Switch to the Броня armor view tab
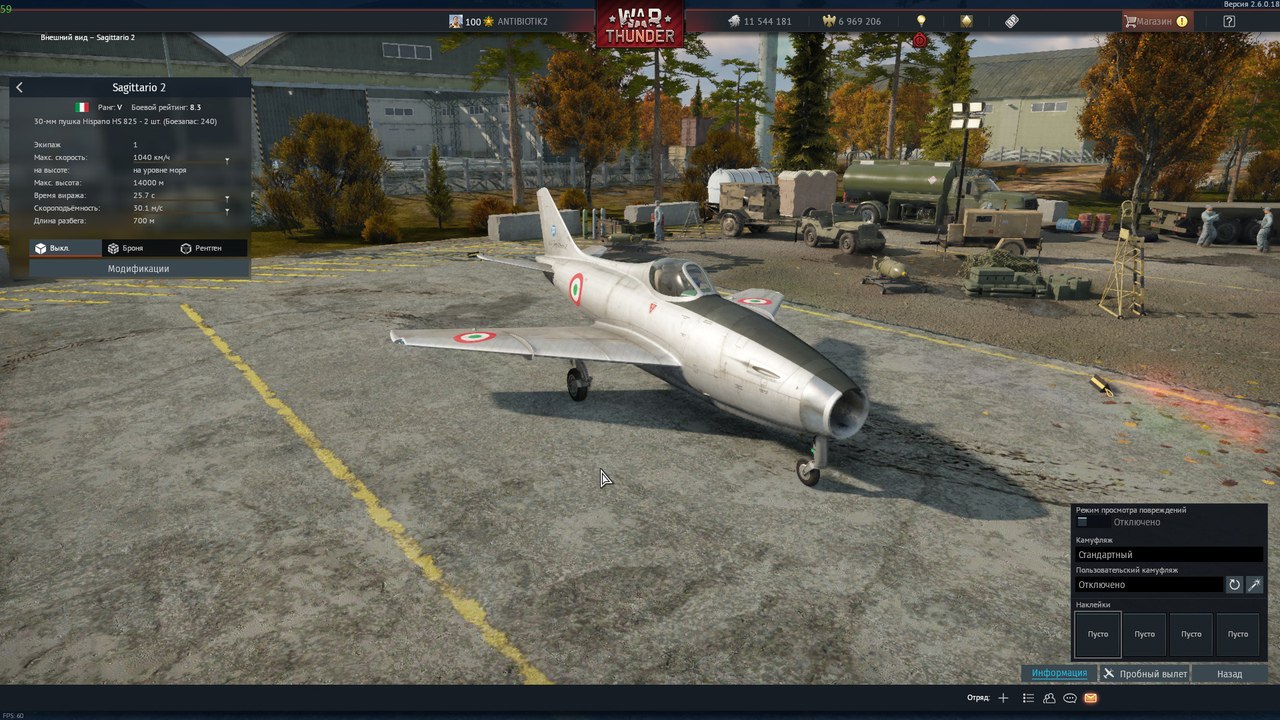Viewport: 1280px width, 720px height. [126, 248]
